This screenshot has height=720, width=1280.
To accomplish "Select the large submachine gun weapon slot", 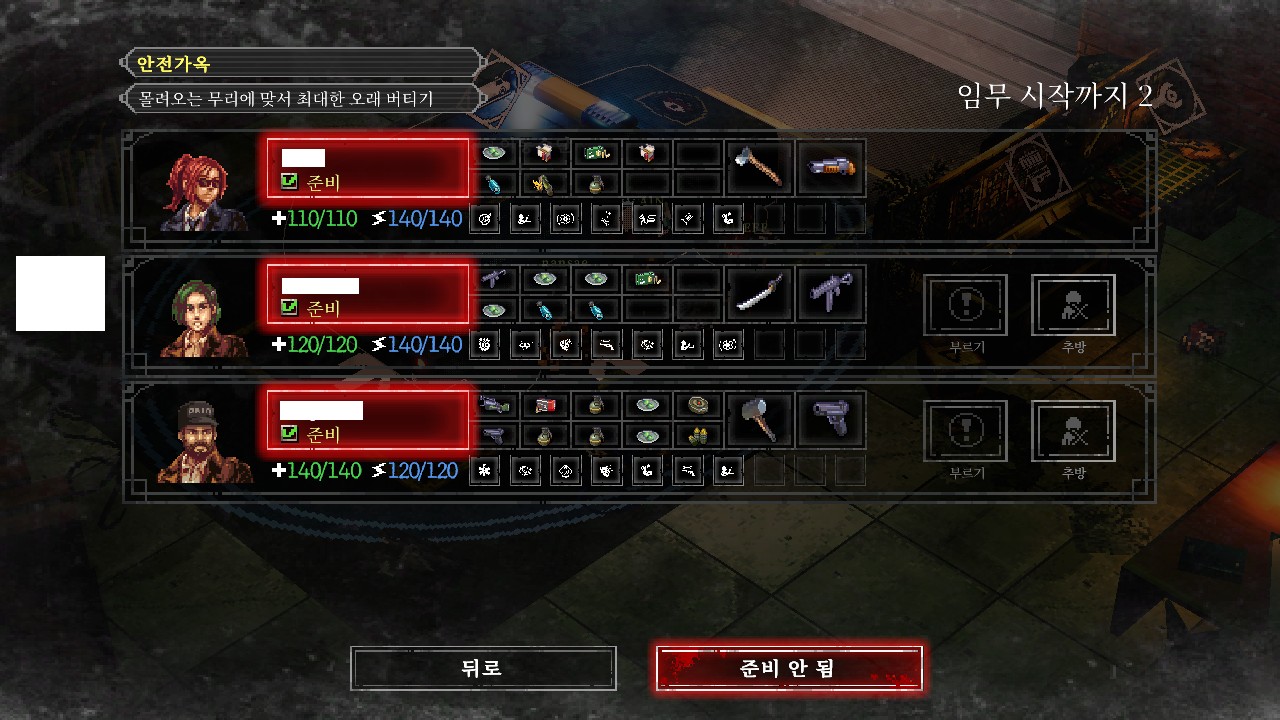I will pos(831,294).
